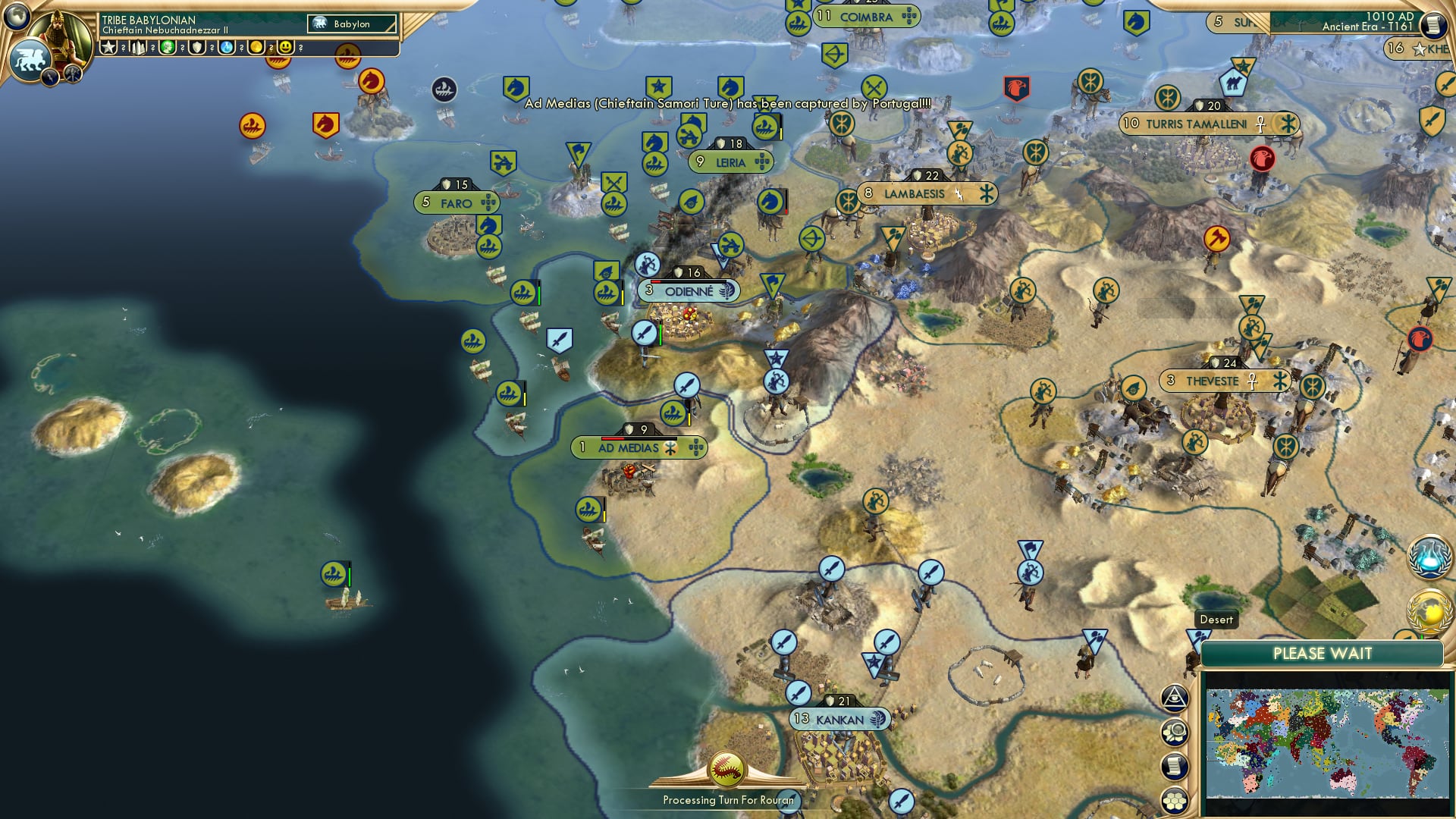
Task: Click the gold coin icon in the ratings bar
Action: click(x=257, y=48)
